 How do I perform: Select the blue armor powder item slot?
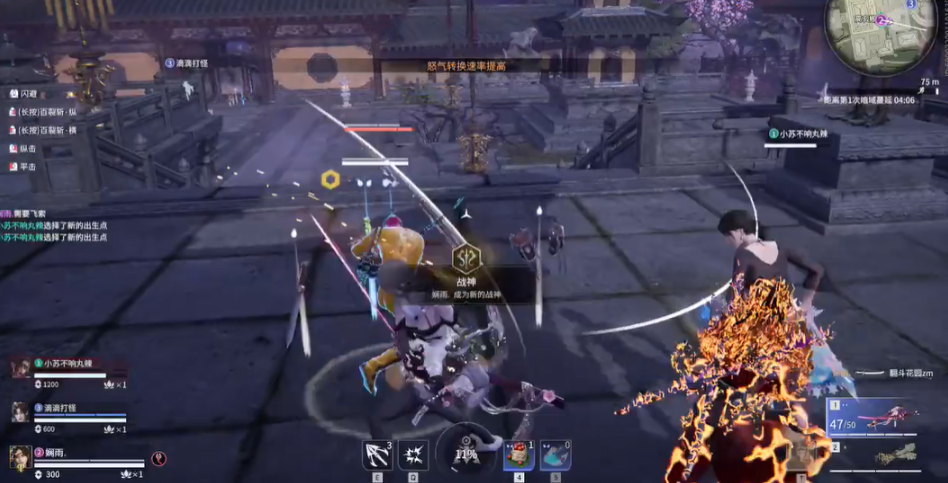click(x=555, y=455)
